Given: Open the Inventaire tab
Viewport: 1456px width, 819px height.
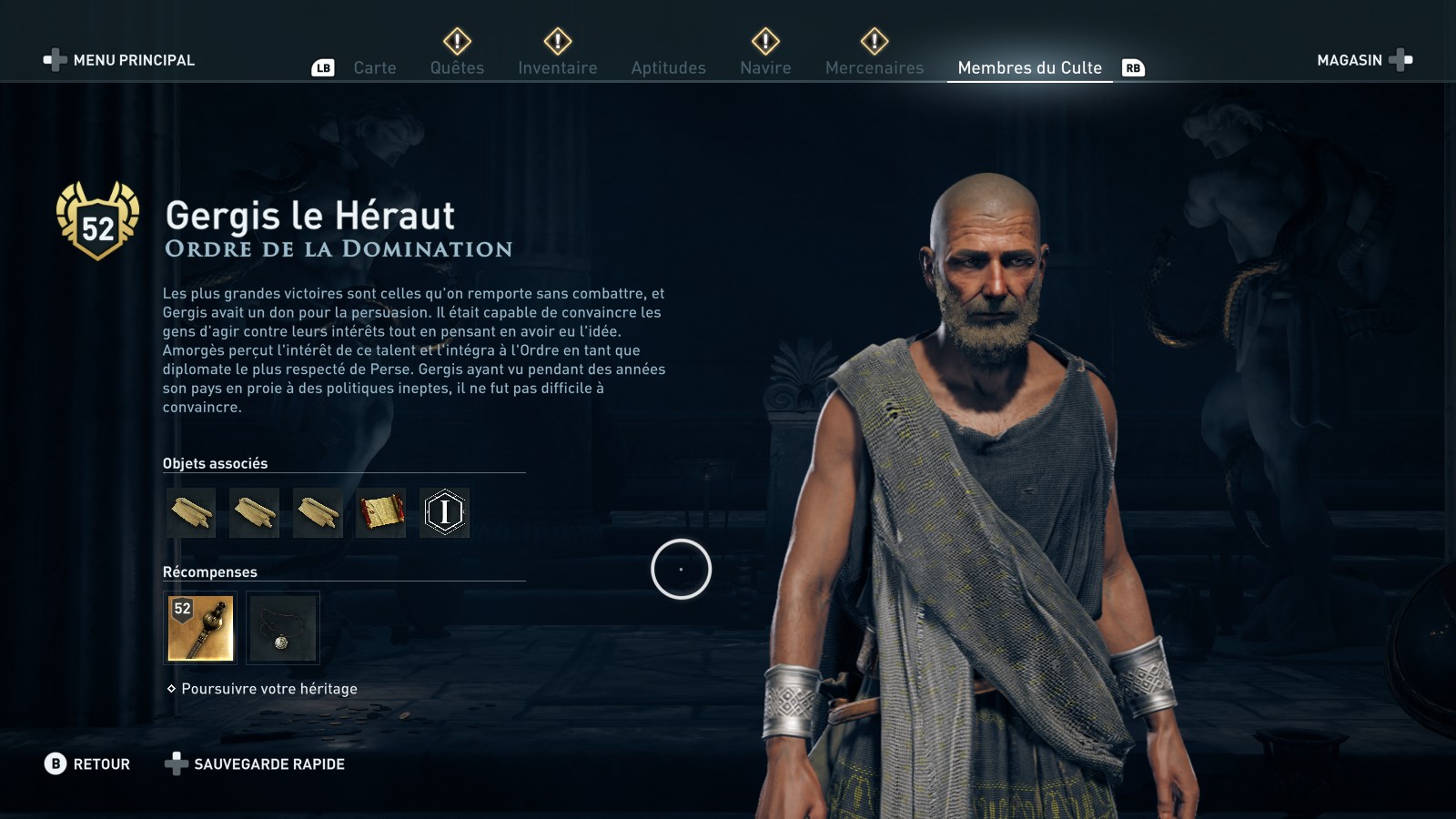Looking at the screenshot, I should coord(557,68).
